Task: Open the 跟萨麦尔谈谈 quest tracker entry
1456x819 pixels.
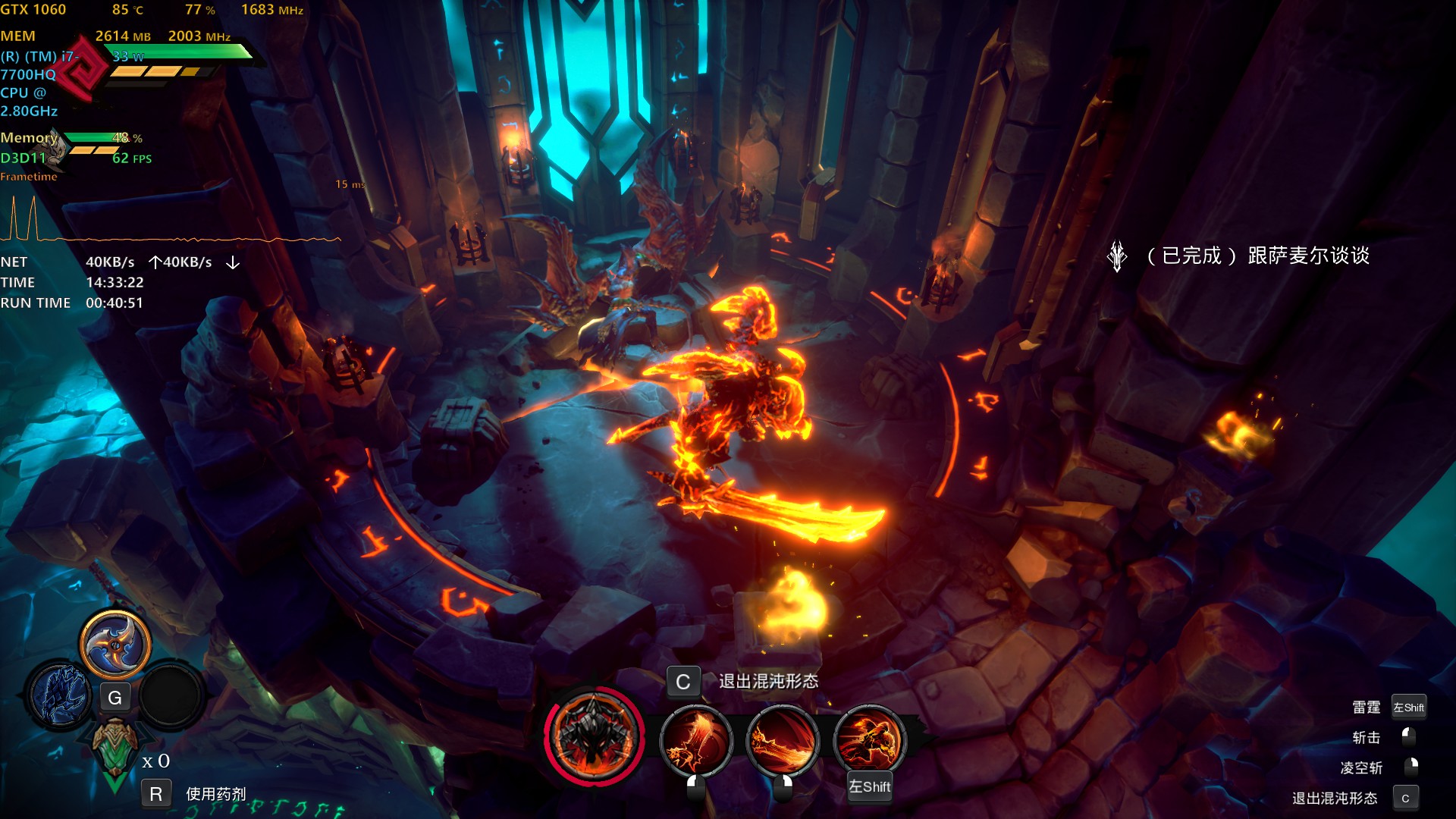Action: pyautogui.click(x=1259, y=256)
